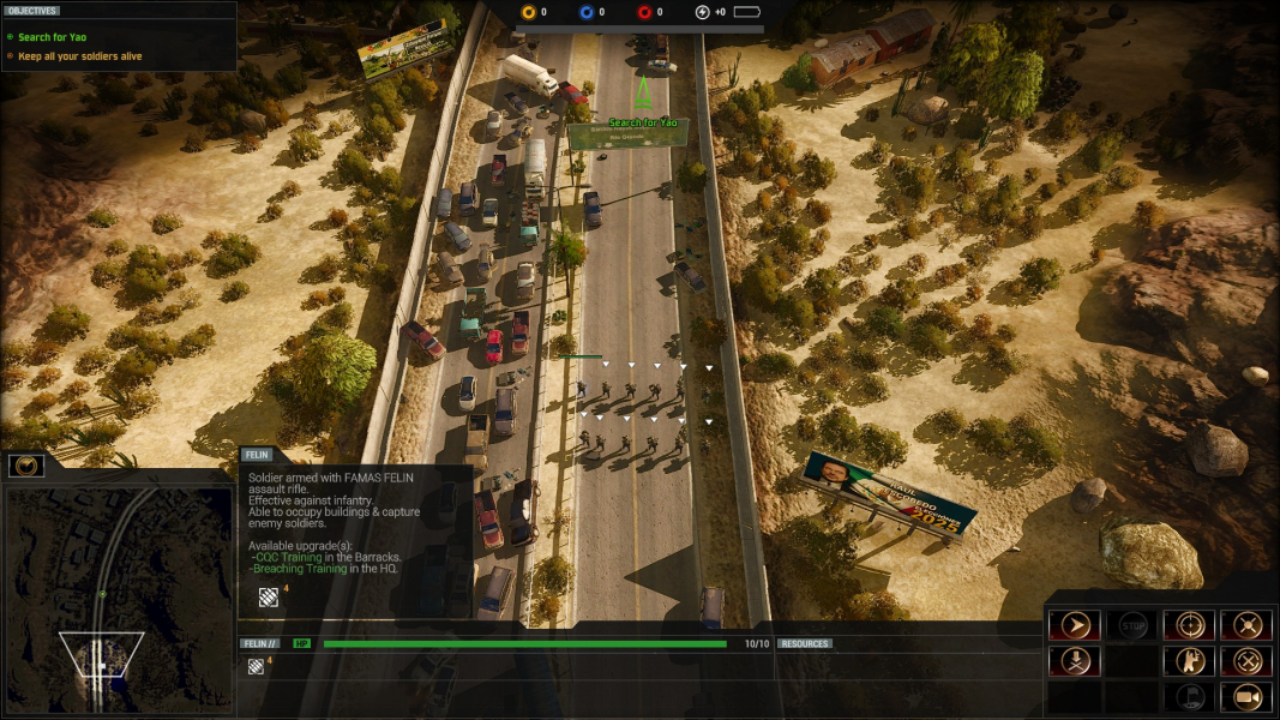Select the green Search for Yao waypoint marker

click(643, 95)
